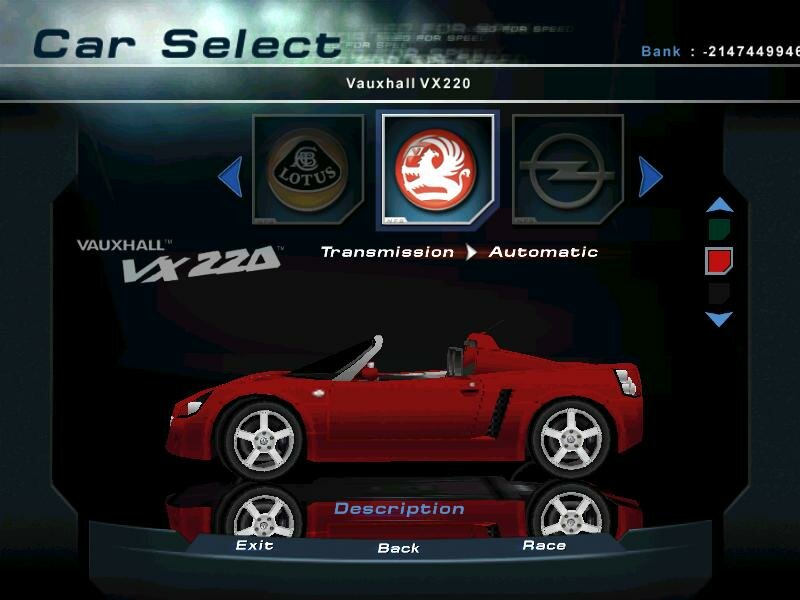800x600 pixels.
Task: Open the car Description
Action: pos(399,509)
